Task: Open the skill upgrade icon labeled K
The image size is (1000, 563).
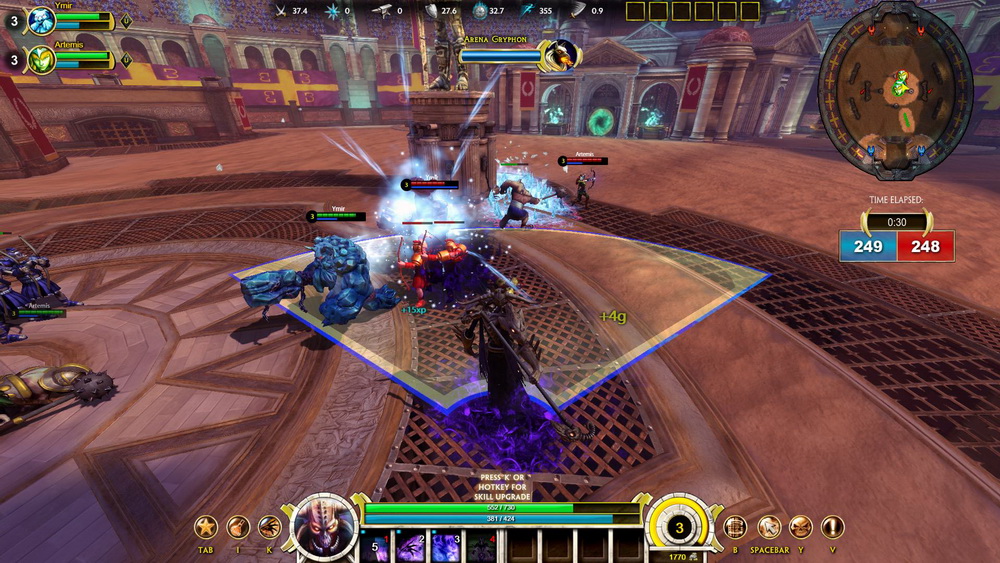Action: [269, 527]
